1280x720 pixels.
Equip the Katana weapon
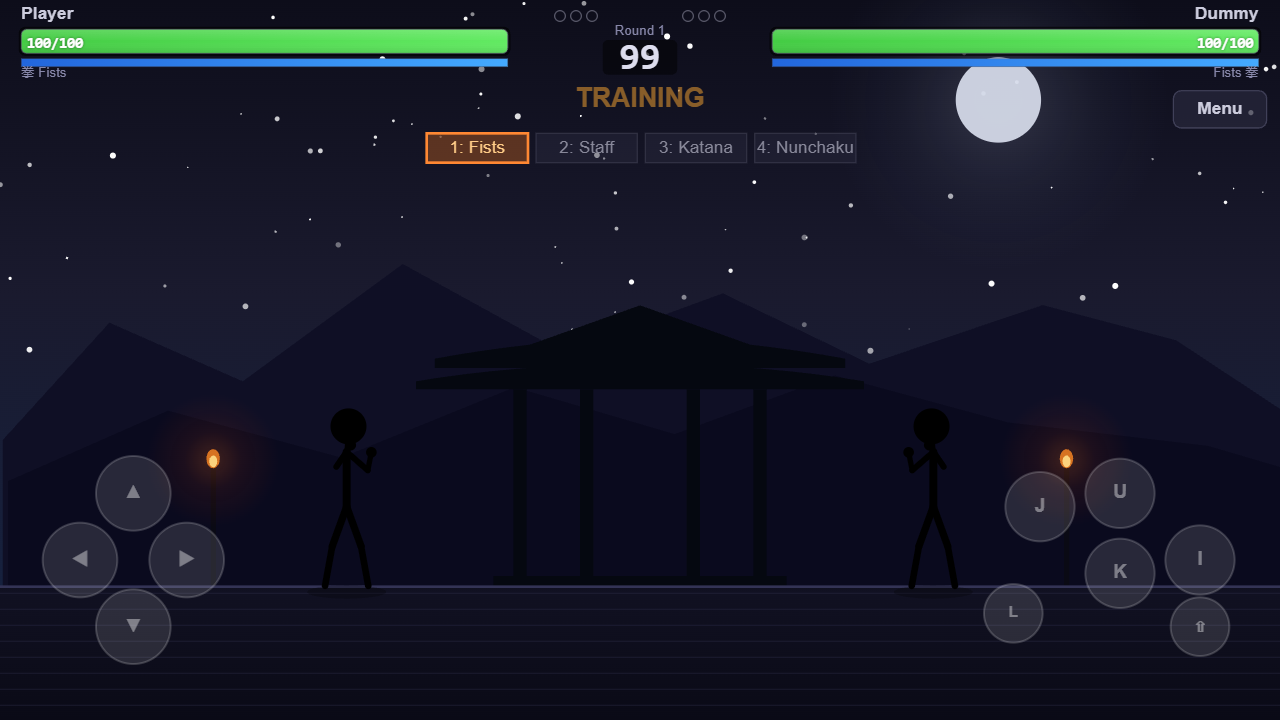(x=695, y=147)
